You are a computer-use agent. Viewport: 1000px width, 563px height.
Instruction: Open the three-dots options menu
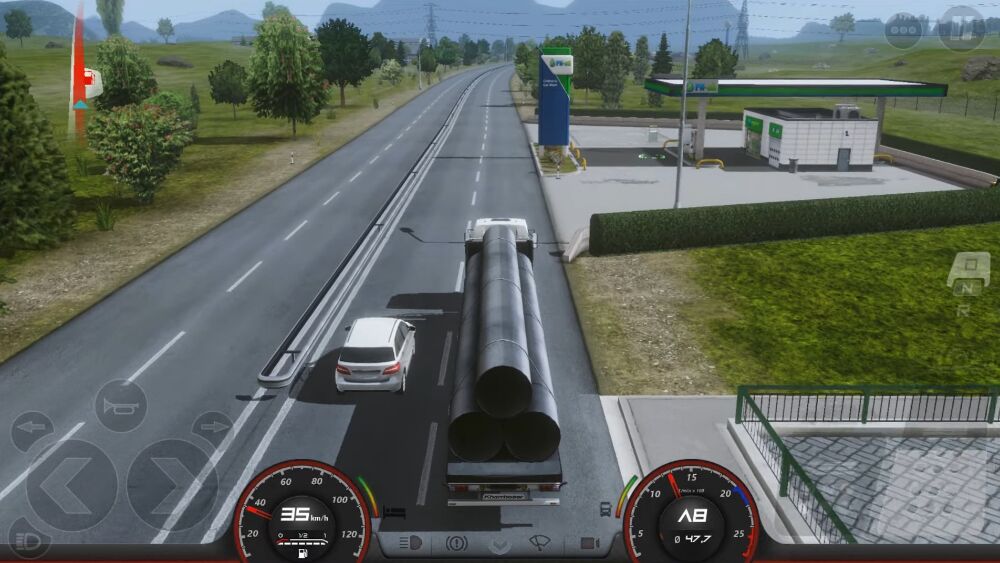(x=903, y=29)
